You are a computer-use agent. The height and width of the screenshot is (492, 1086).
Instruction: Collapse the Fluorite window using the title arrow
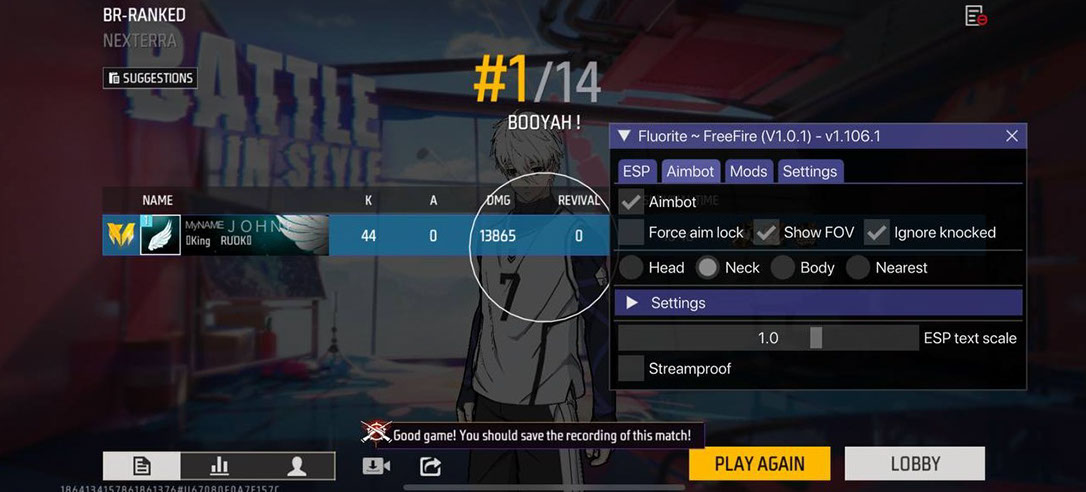(x=624, y=136)
